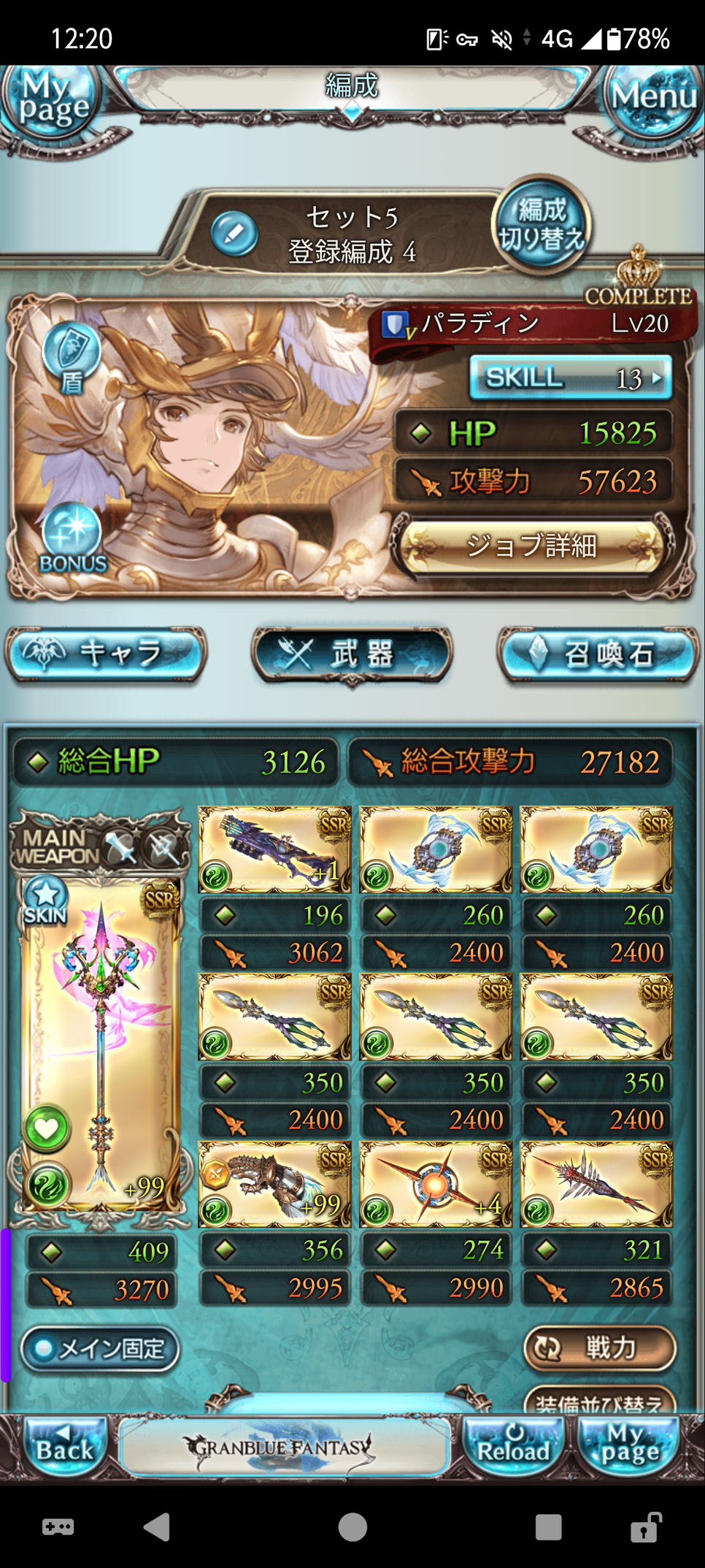705x1568 pixels.
Task: Switch to the 召喚石 summons tab
Action: [x=598, y=654]
